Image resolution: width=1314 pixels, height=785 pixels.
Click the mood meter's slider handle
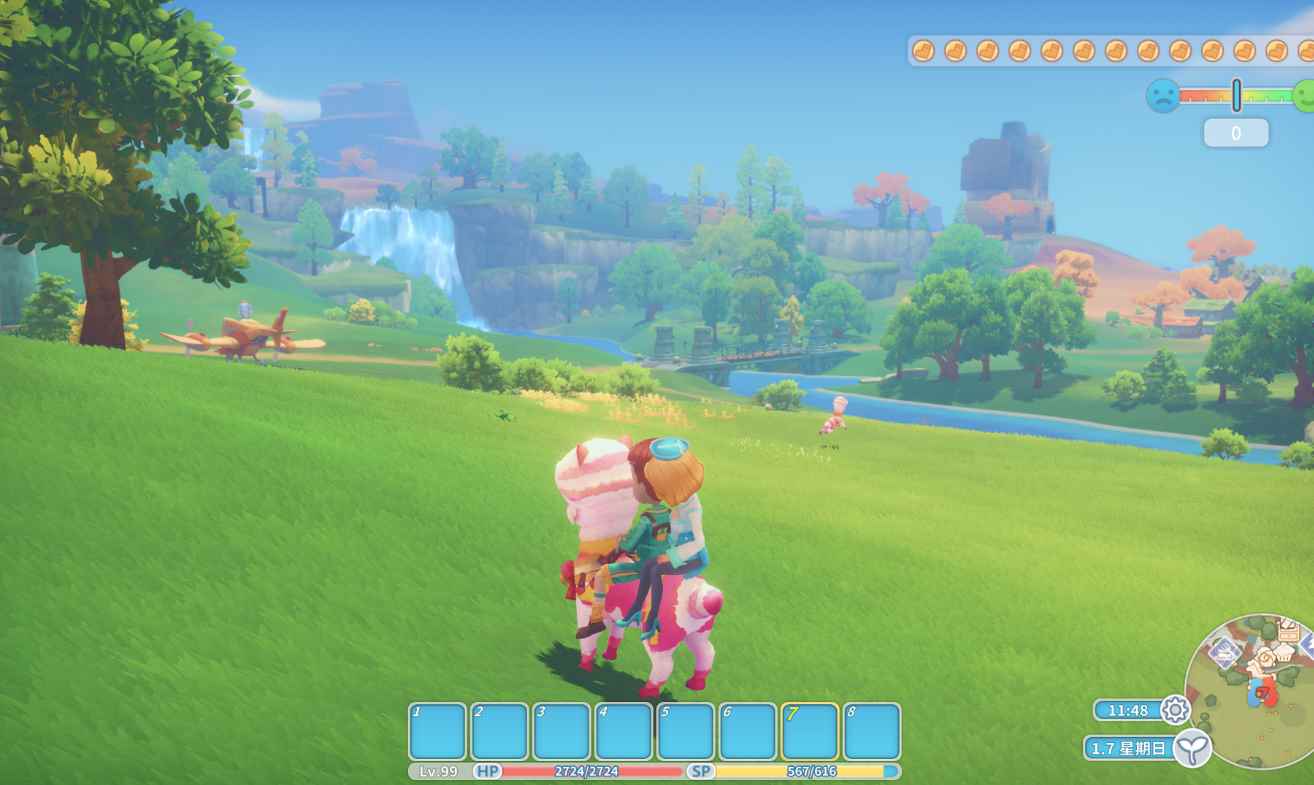coord(1237,95)
